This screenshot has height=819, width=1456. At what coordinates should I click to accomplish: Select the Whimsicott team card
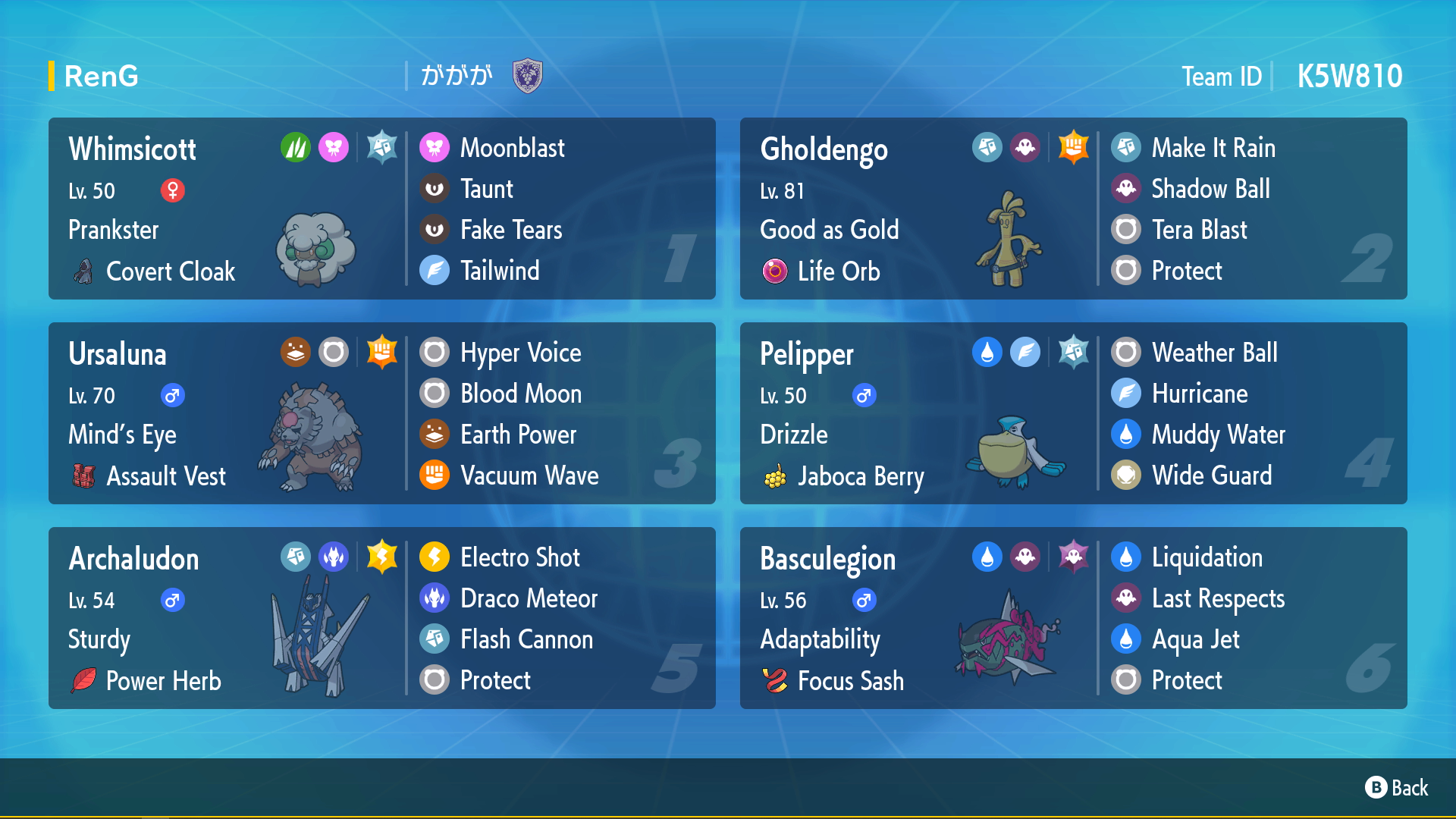point(381,209)
